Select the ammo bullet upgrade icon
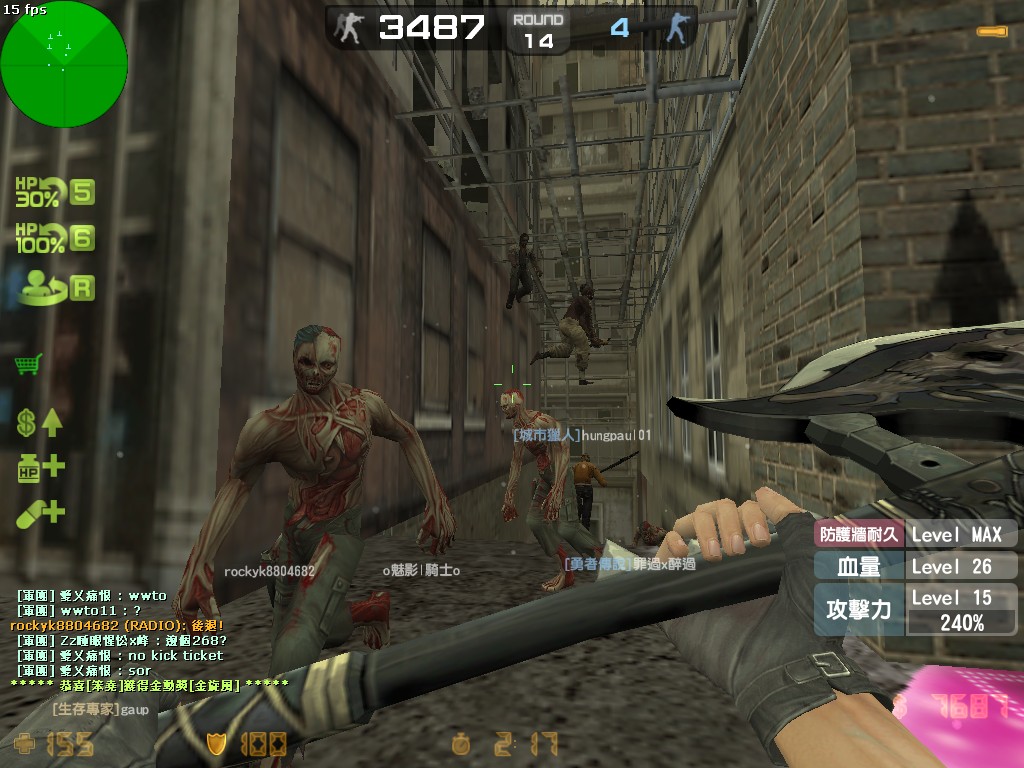The image size is (1024, 768). [x=40, y=513]
